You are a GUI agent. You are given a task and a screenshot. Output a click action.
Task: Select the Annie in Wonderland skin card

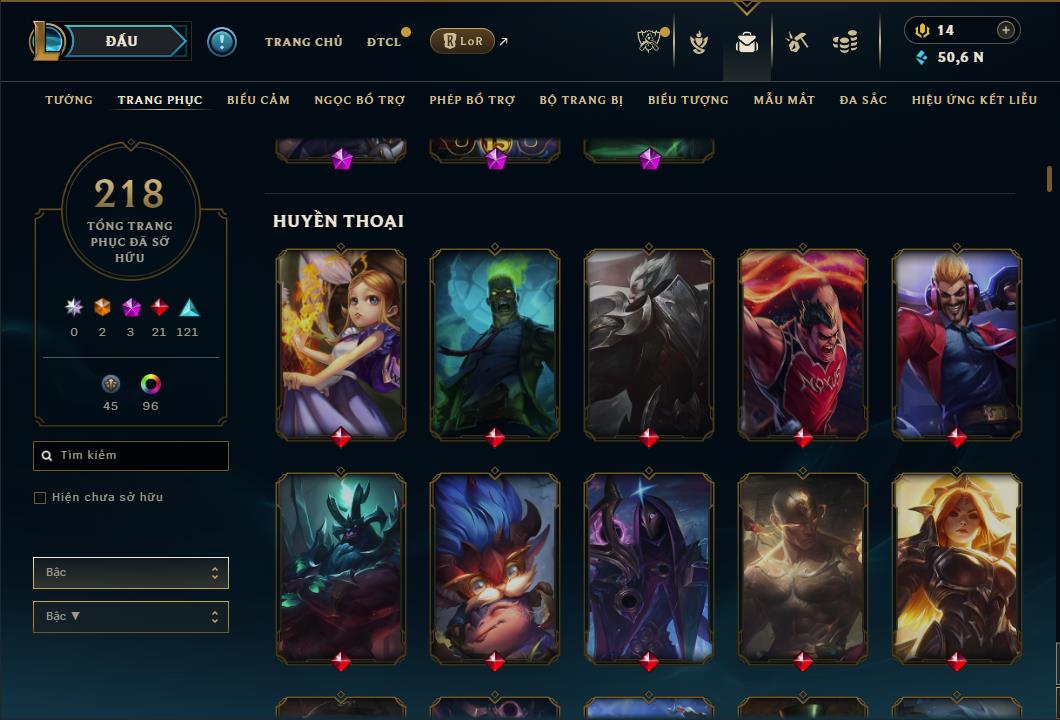click(341, 343)
